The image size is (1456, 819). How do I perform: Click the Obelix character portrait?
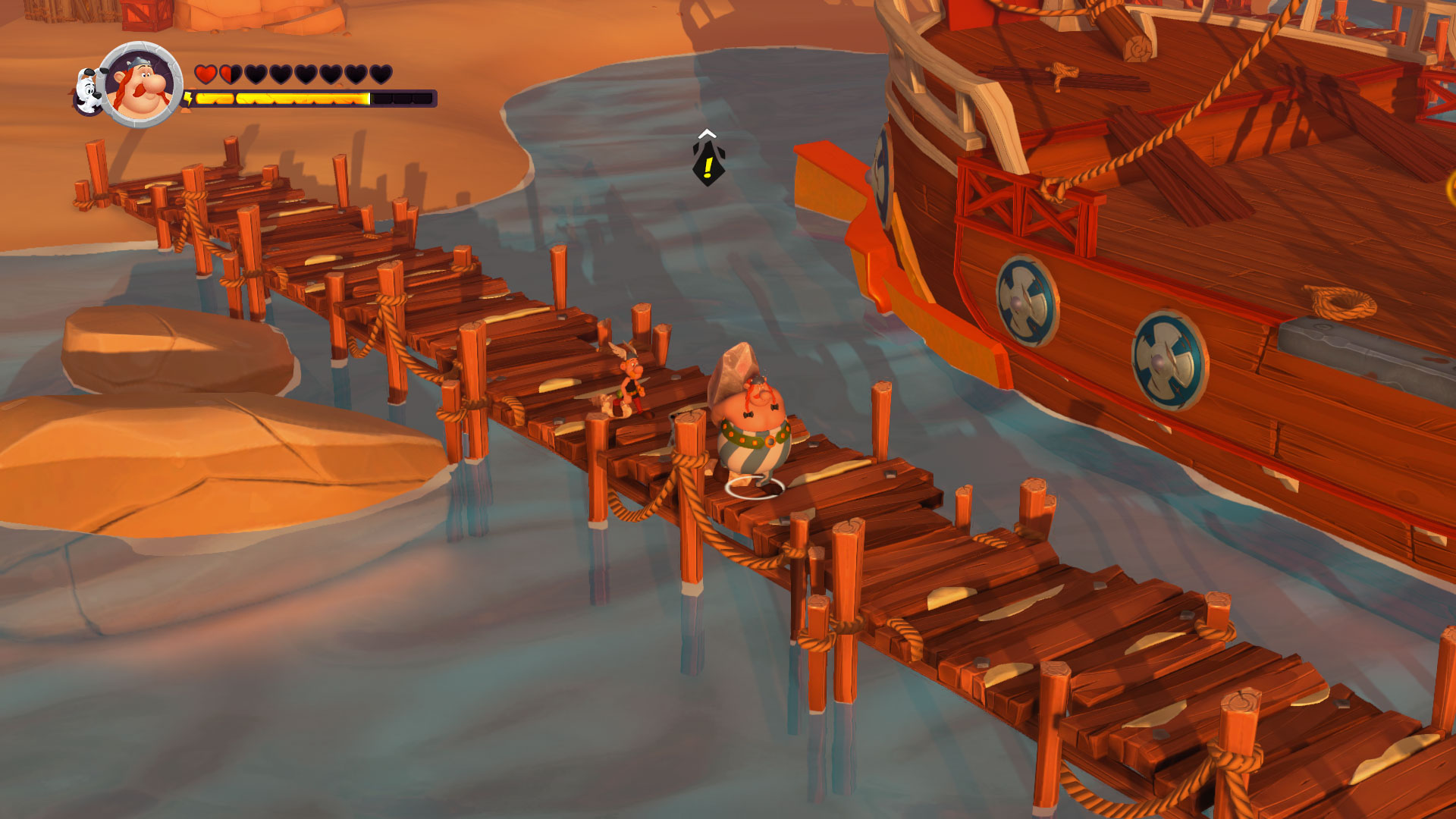142,84
